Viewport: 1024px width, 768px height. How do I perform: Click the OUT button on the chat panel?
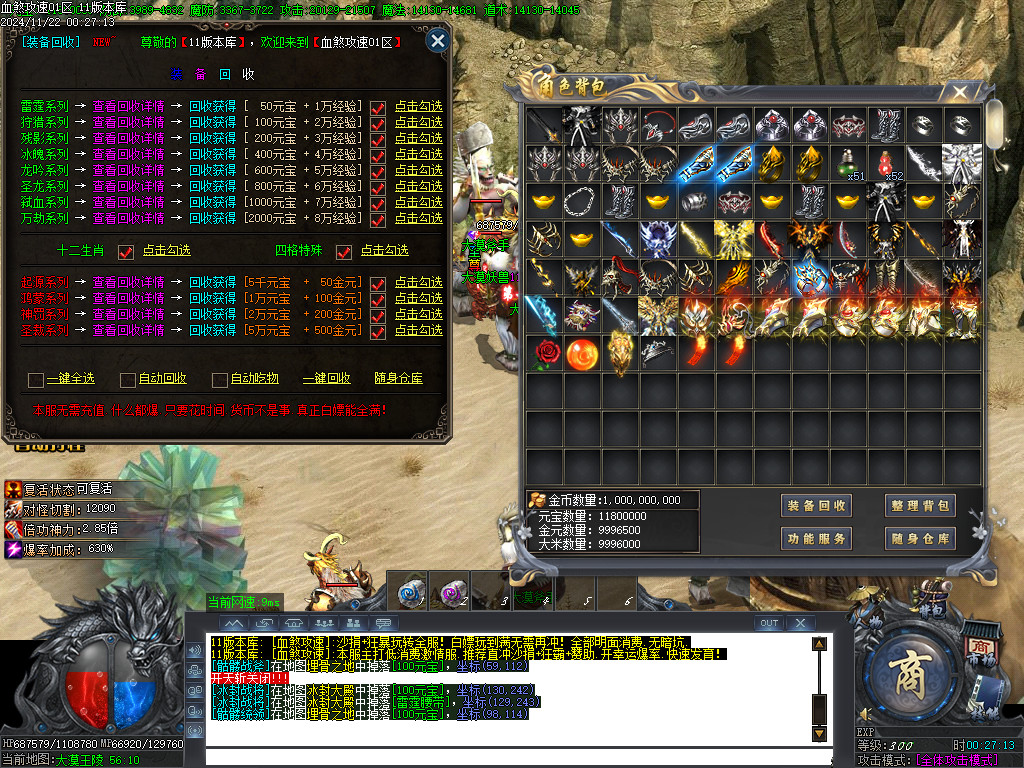(768, 623)
